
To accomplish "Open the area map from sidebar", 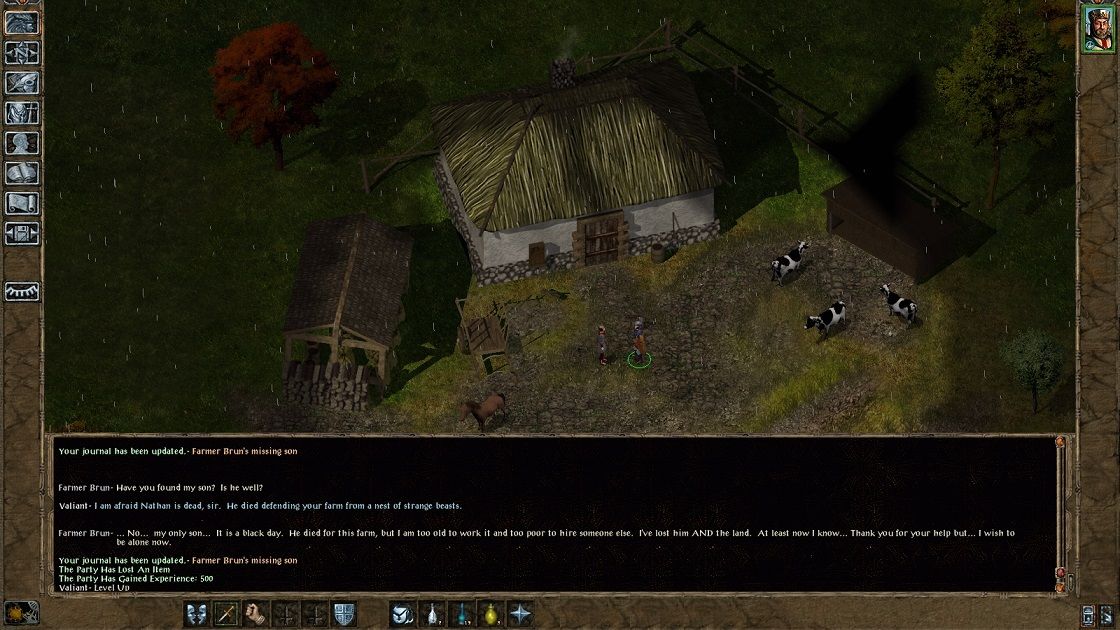I will 22,52.
